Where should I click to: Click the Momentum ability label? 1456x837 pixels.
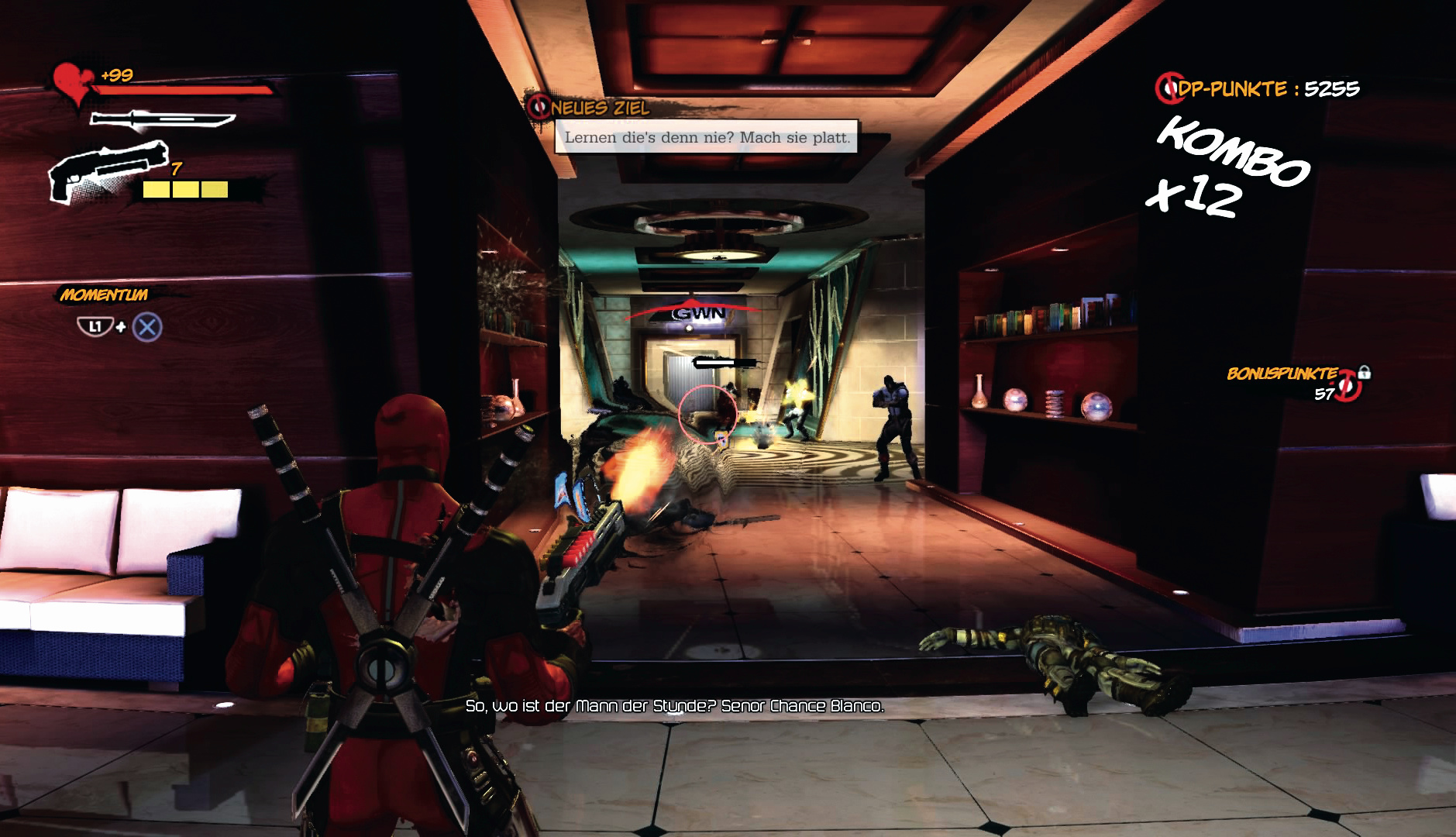(x=104, y=295)
